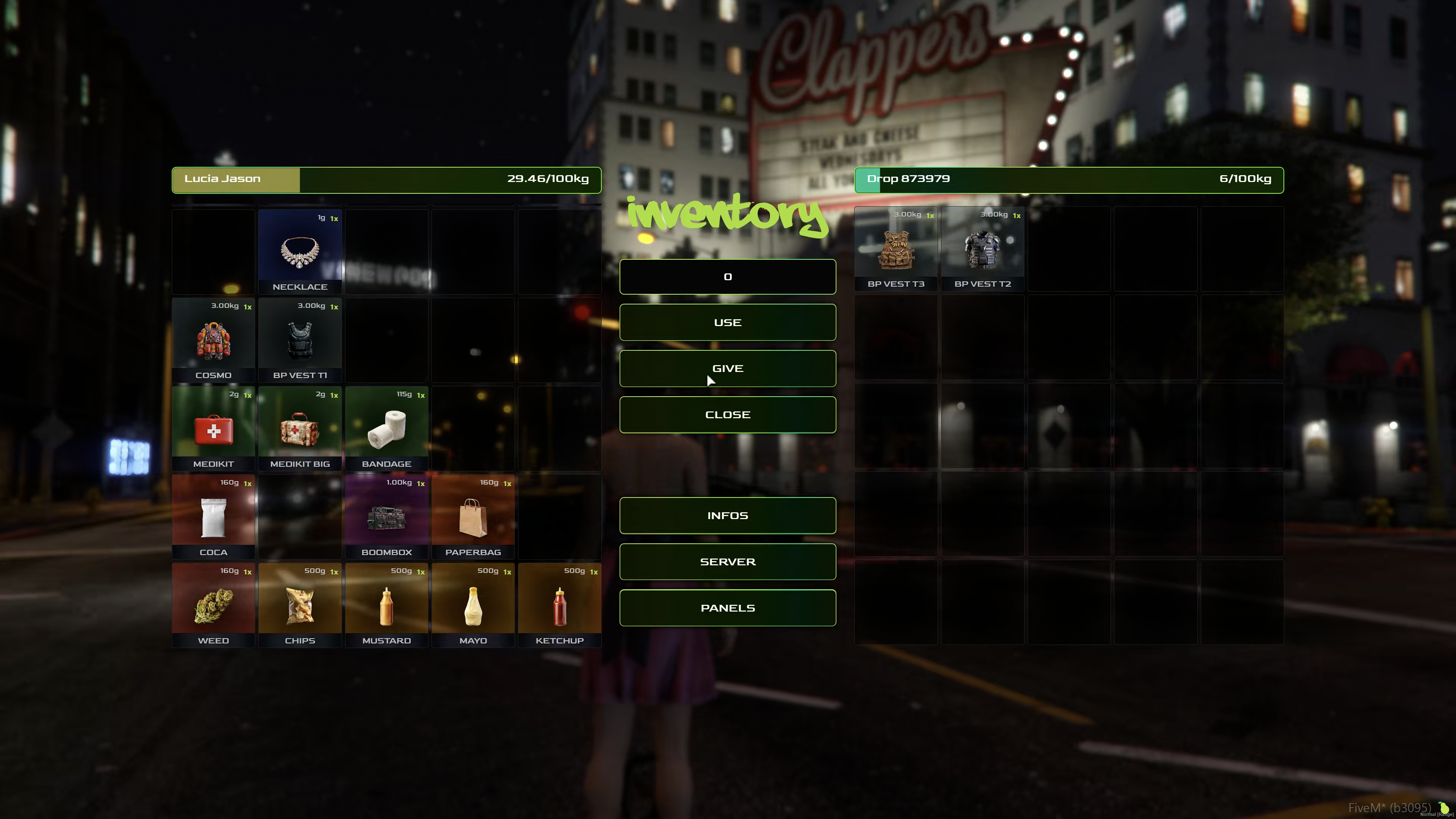Screen dimensions: 1456x819
Task: Select the Ketchup bottle slot
Action: pos(560,606)
